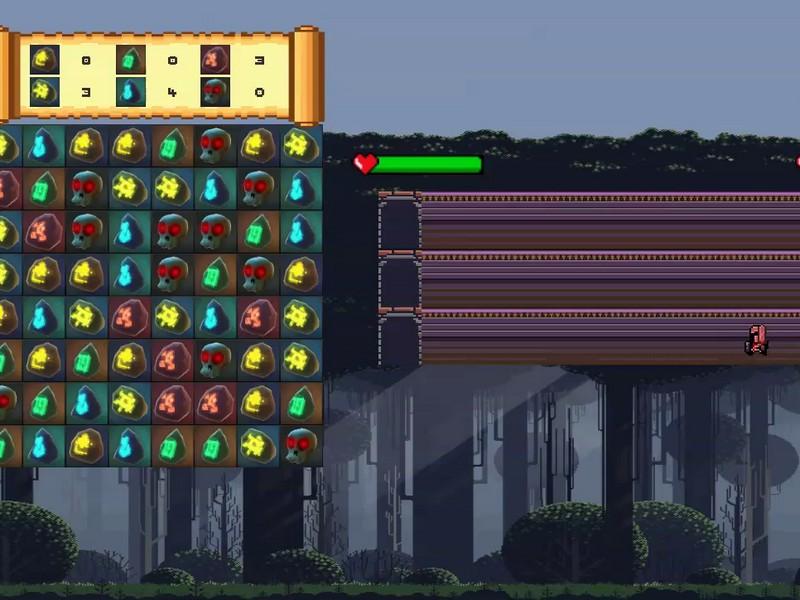Choose the green rune icon on the scroll

[x=130, y=60]
